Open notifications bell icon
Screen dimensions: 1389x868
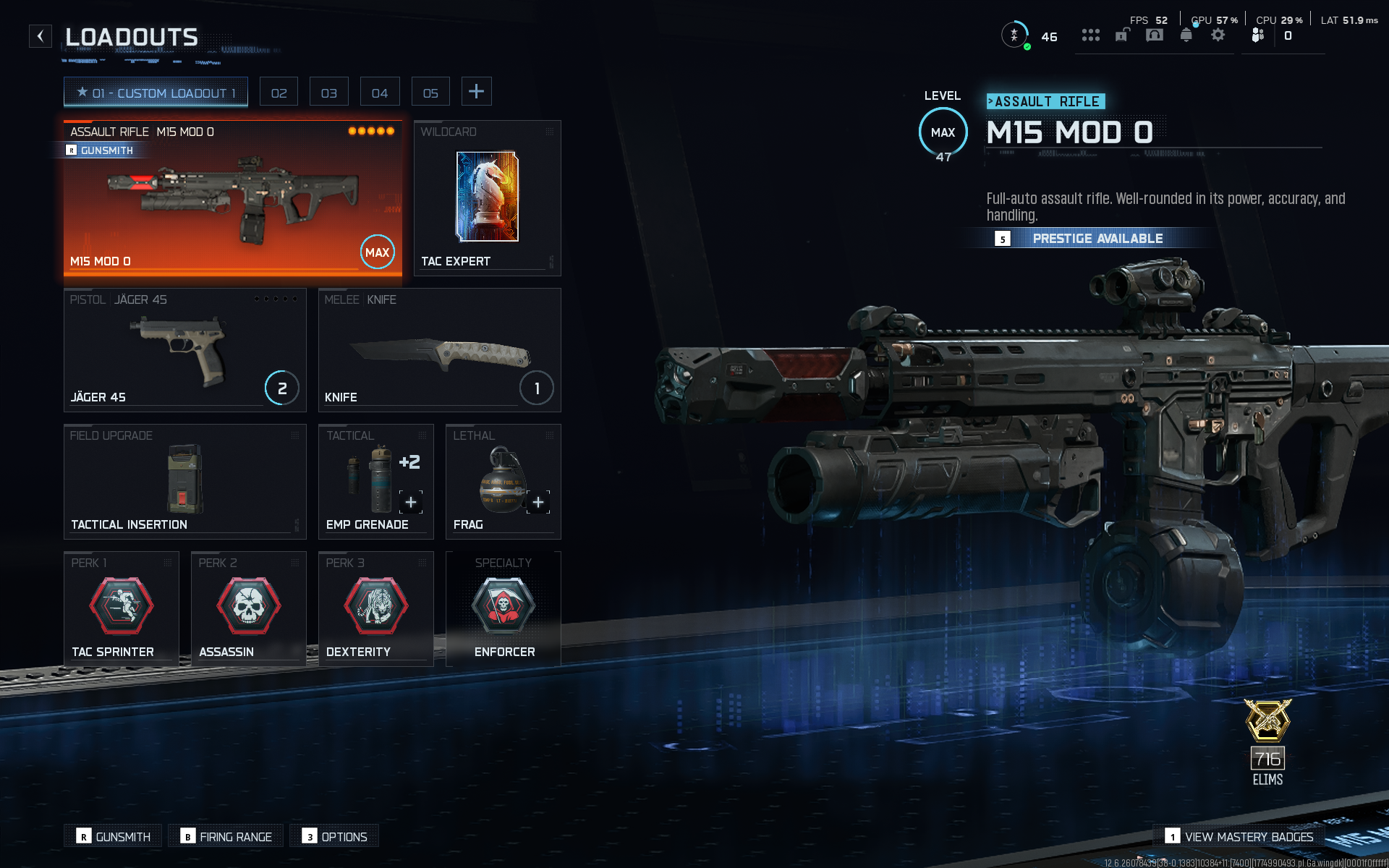pyautogui.click(x=1186, y=35)
